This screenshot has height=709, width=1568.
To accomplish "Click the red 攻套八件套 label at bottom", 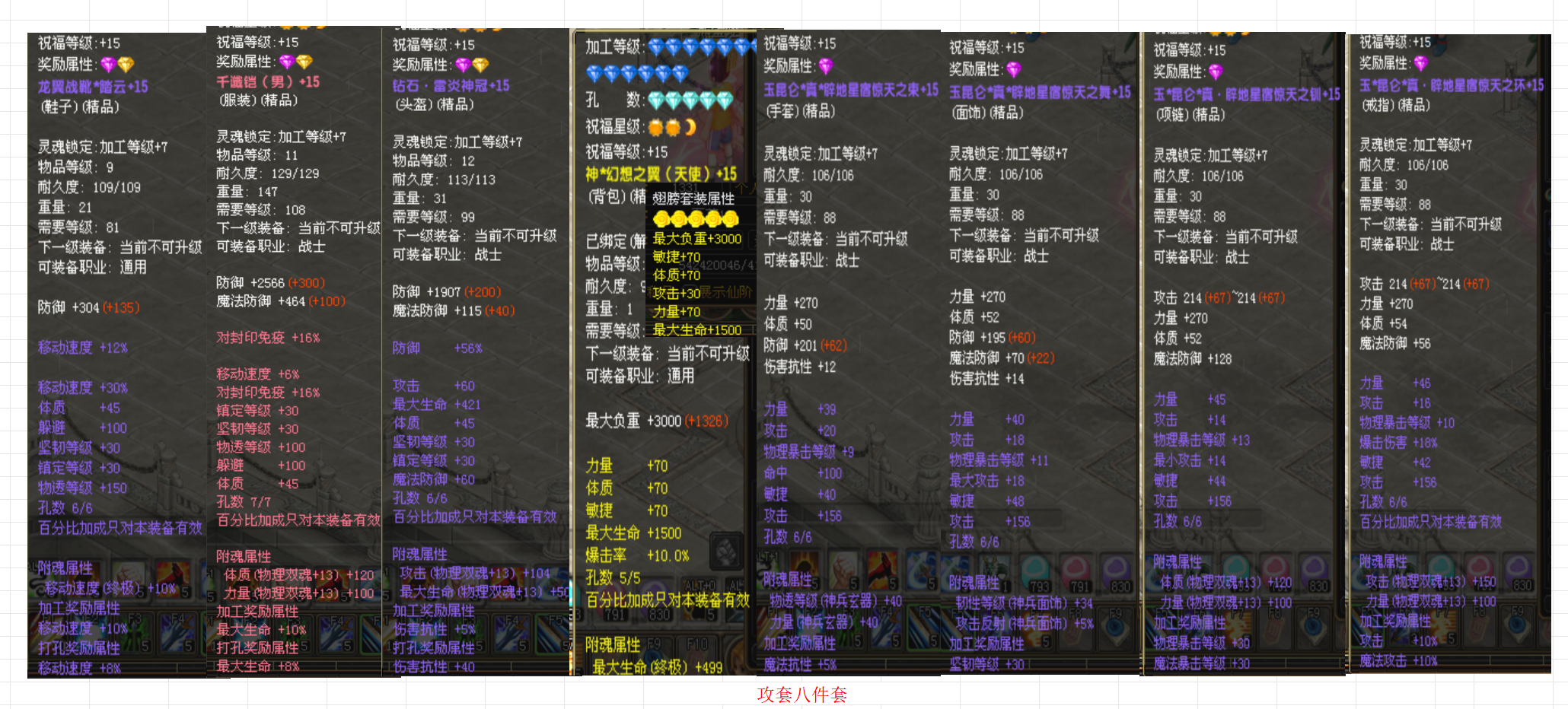I will (803, 695).
